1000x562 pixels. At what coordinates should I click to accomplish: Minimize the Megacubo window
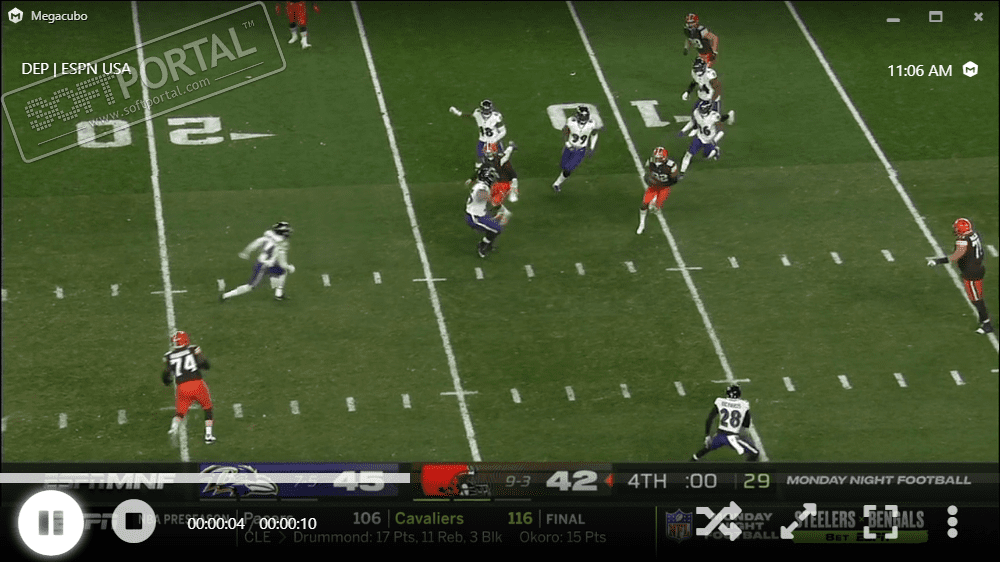pyautogui.click(x=892, y=16)
